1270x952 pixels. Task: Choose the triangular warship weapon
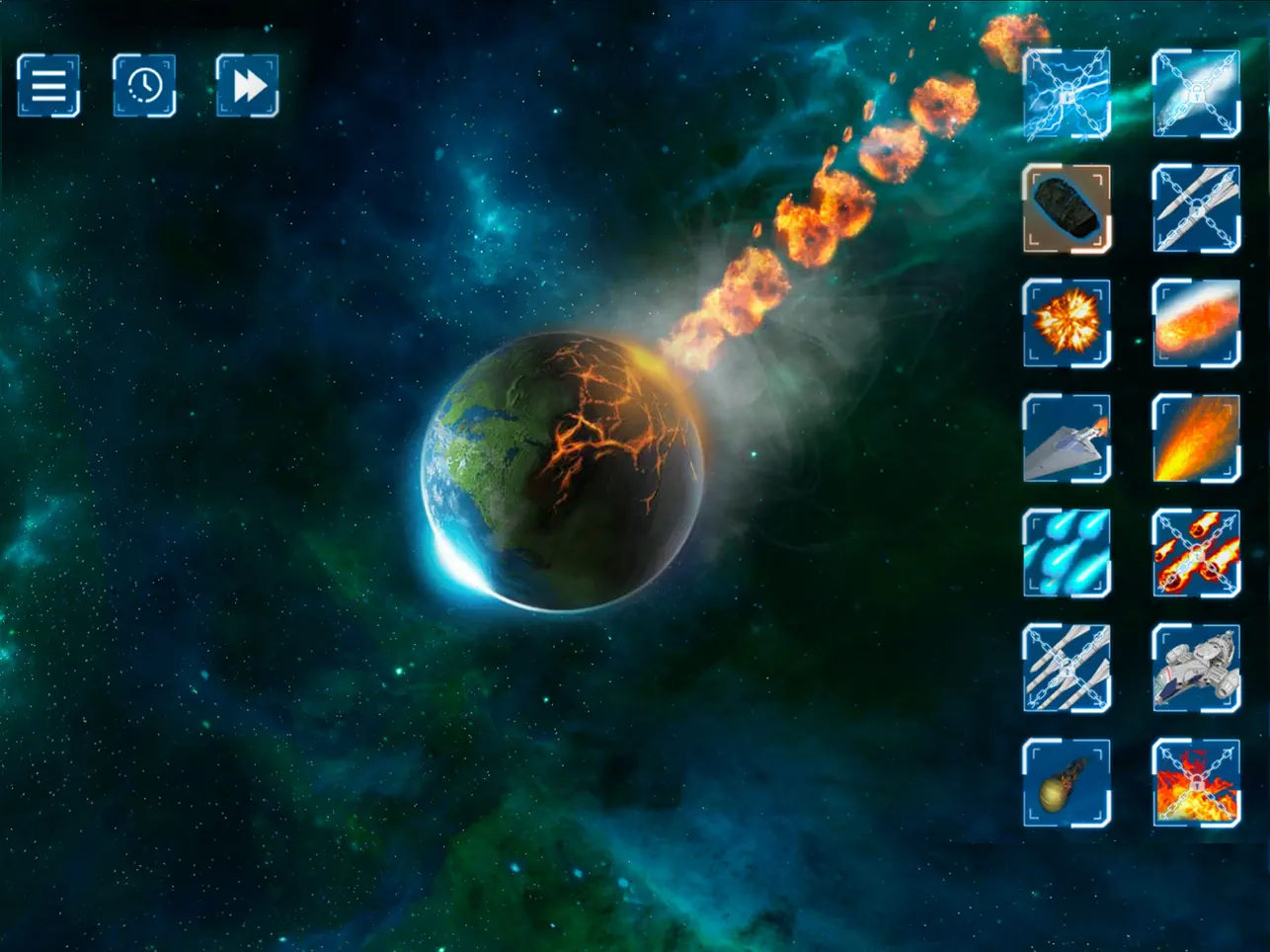1067,437
